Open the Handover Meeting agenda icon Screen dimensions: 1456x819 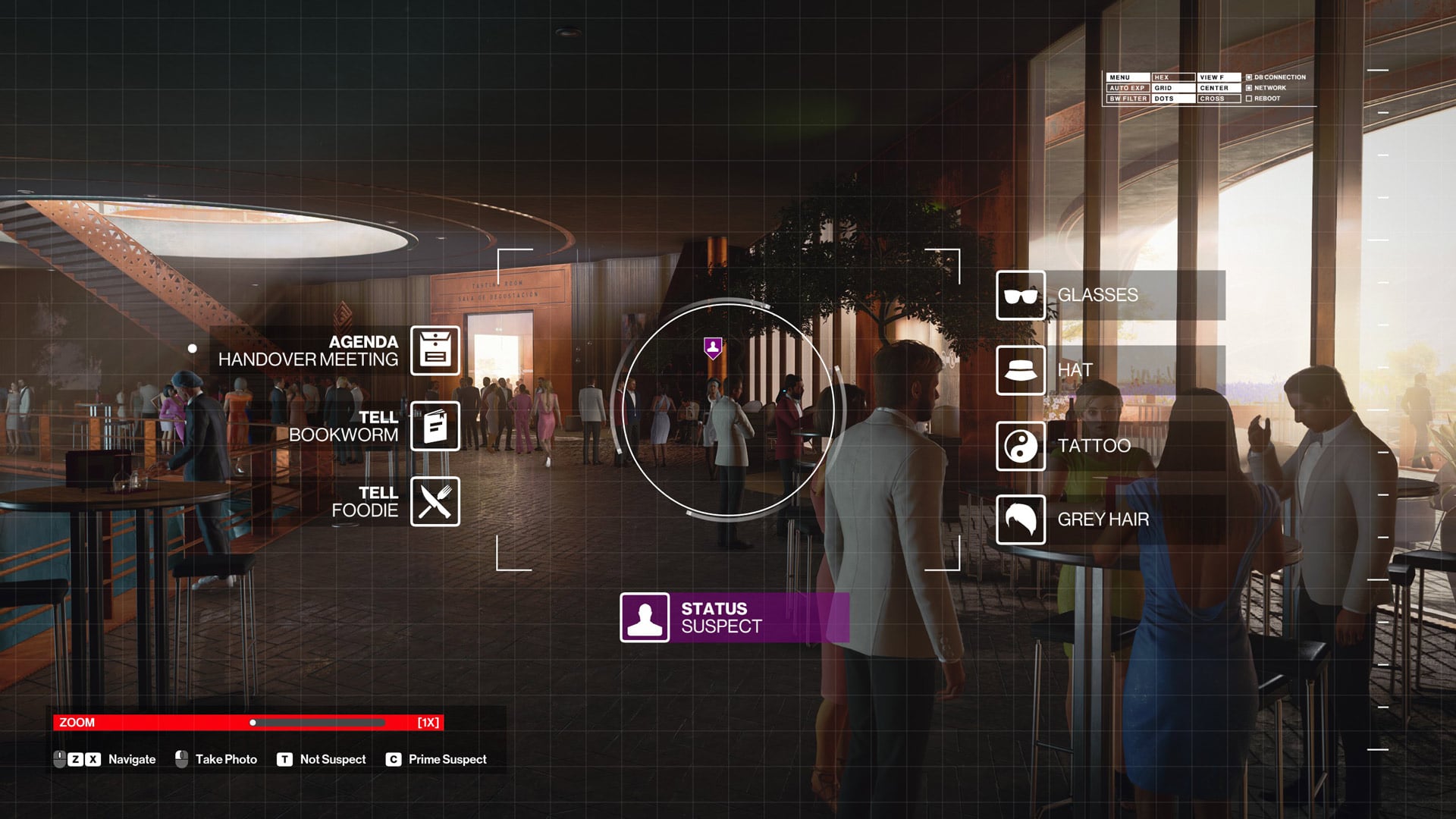(x=435, y=350)
